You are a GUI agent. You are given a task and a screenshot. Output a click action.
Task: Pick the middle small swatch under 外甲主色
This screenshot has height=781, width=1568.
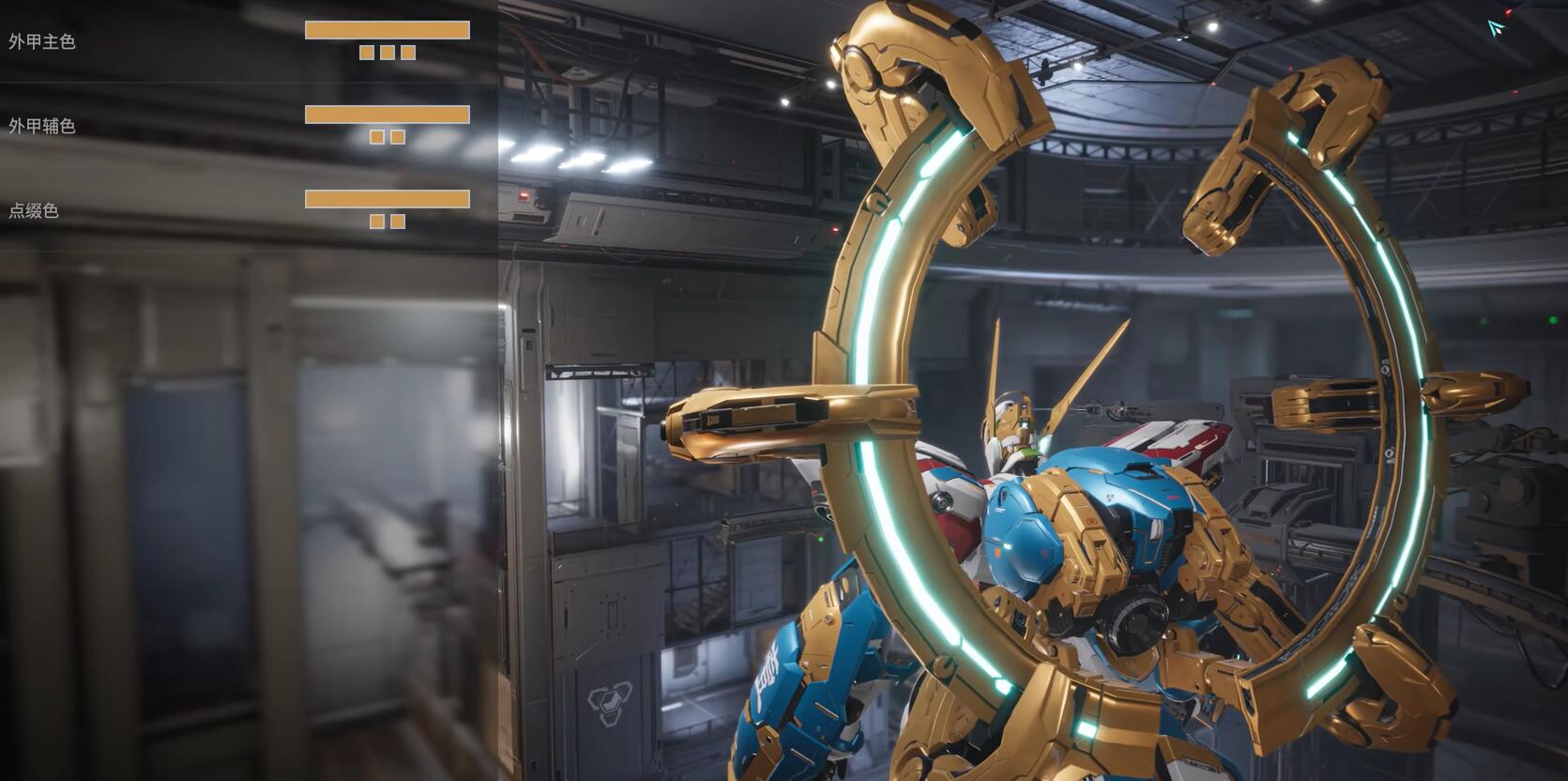coord(388,53)
